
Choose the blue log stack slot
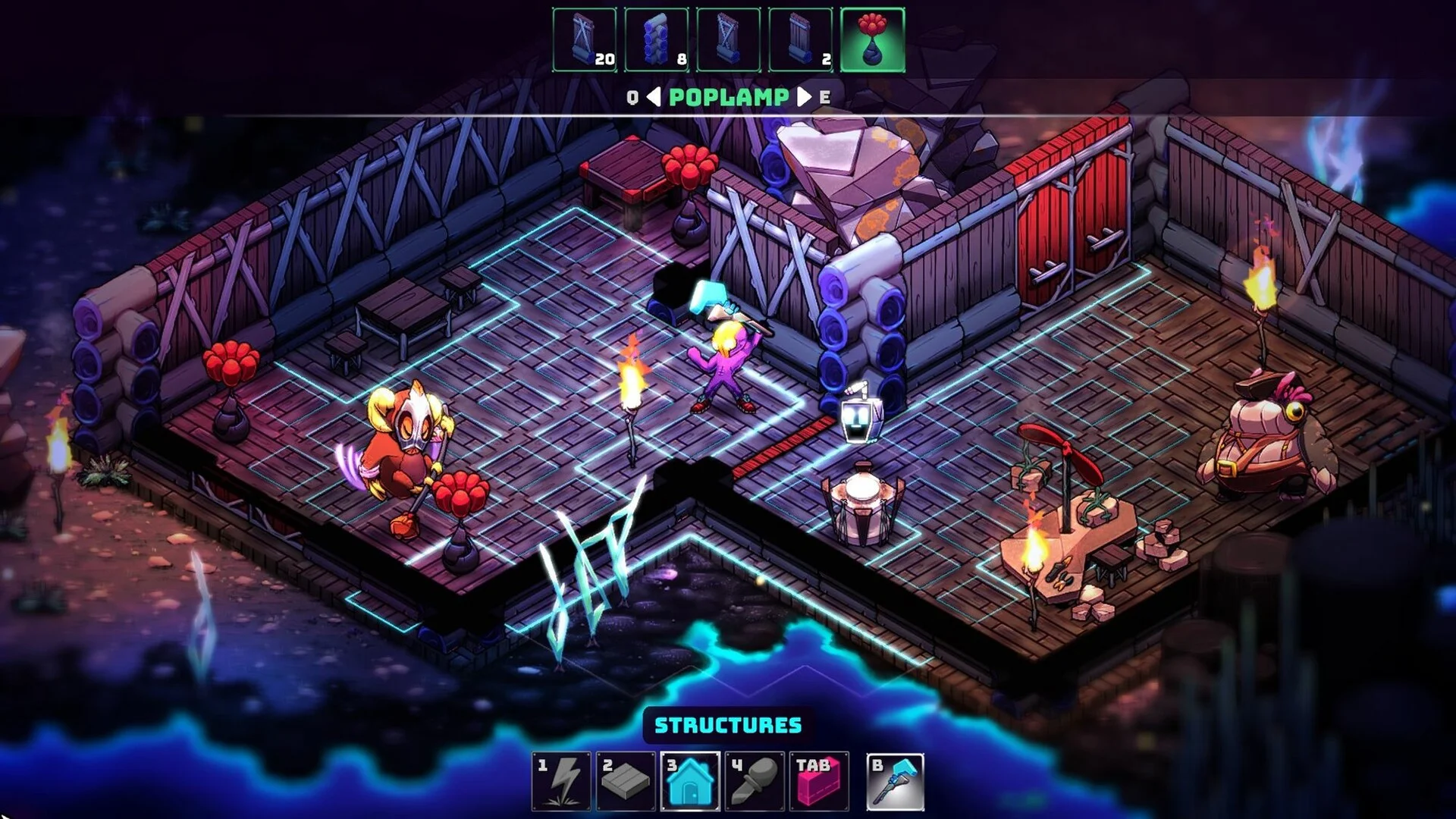pyautogui.click(x=656, y=40)
